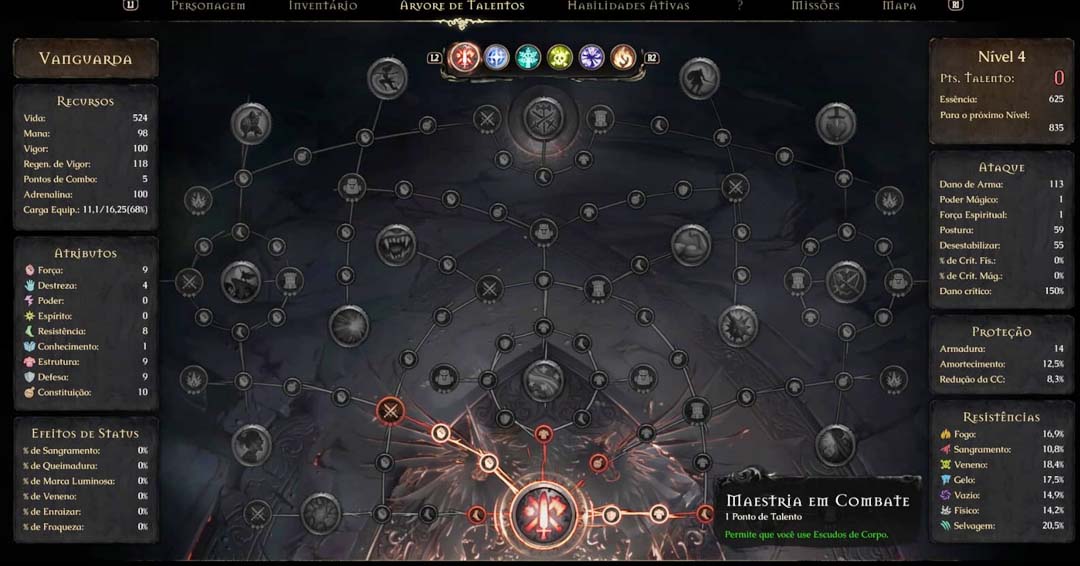Screen dimensions: 1080x566
Task: Select the Árvore de Talentos tab
Action: [x=462, y=6]
